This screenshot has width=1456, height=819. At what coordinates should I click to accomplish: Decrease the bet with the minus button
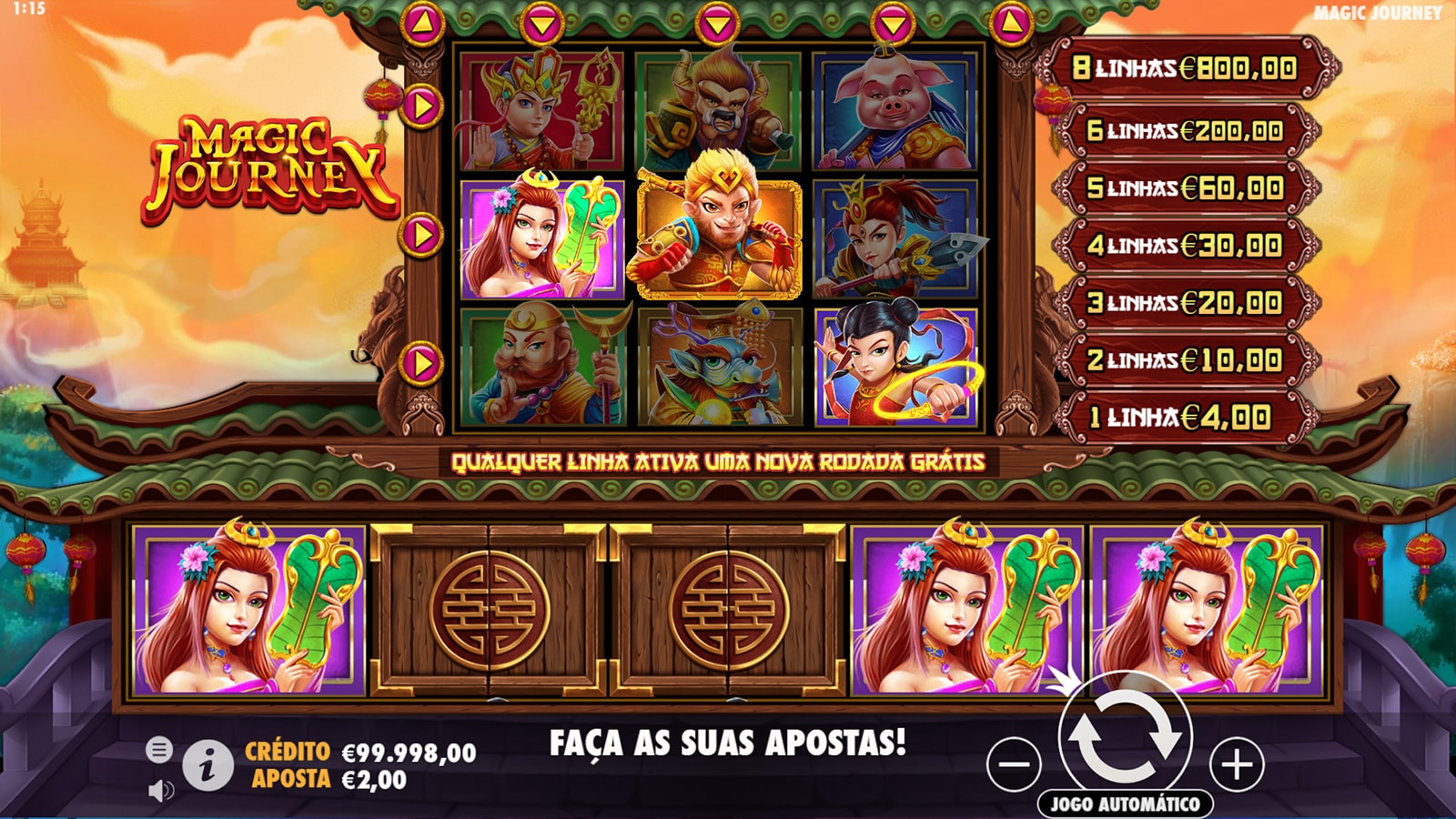(1014, 764)
